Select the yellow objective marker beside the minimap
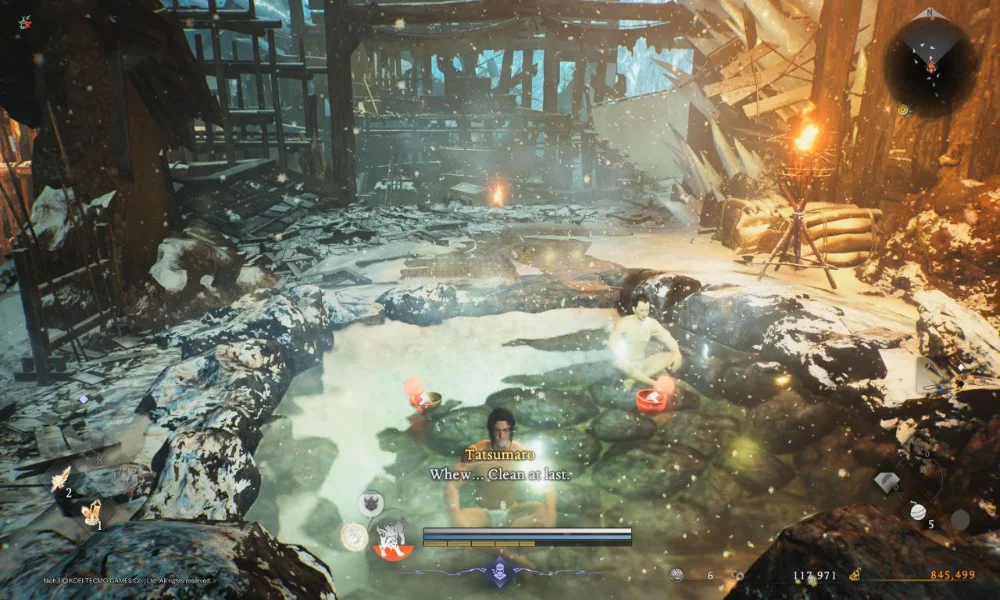Screen dimensions: 1000x600 [x=903, y=110]
